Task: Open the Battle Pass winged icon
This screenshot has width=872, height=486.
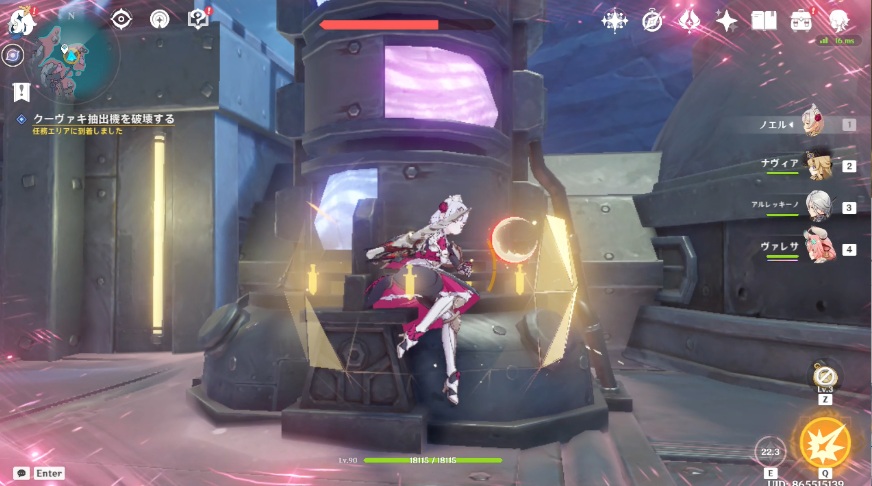Action: [x=689, y=20]
